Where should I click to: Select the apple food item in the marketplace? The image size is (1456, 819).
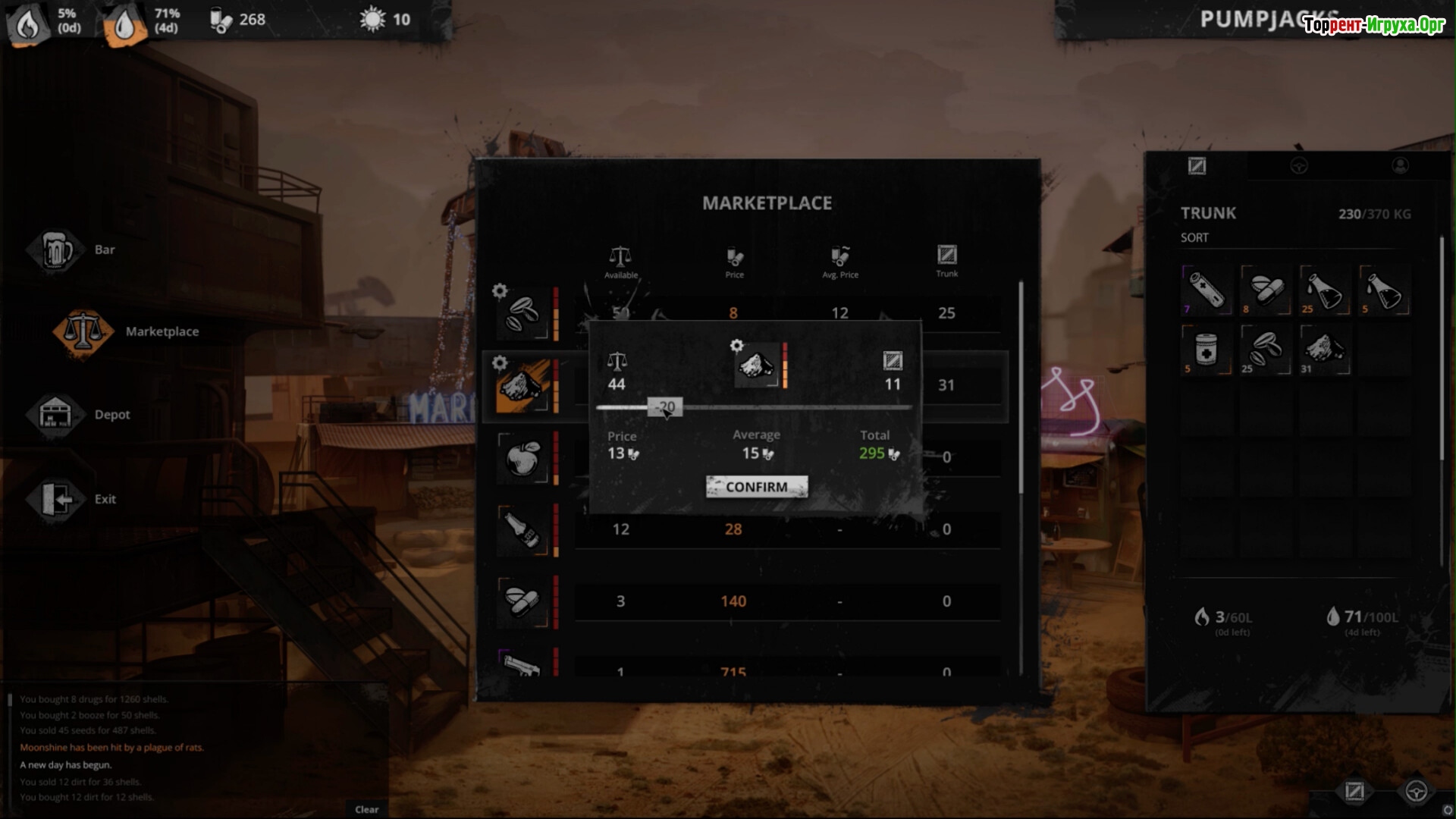point(522,457)
